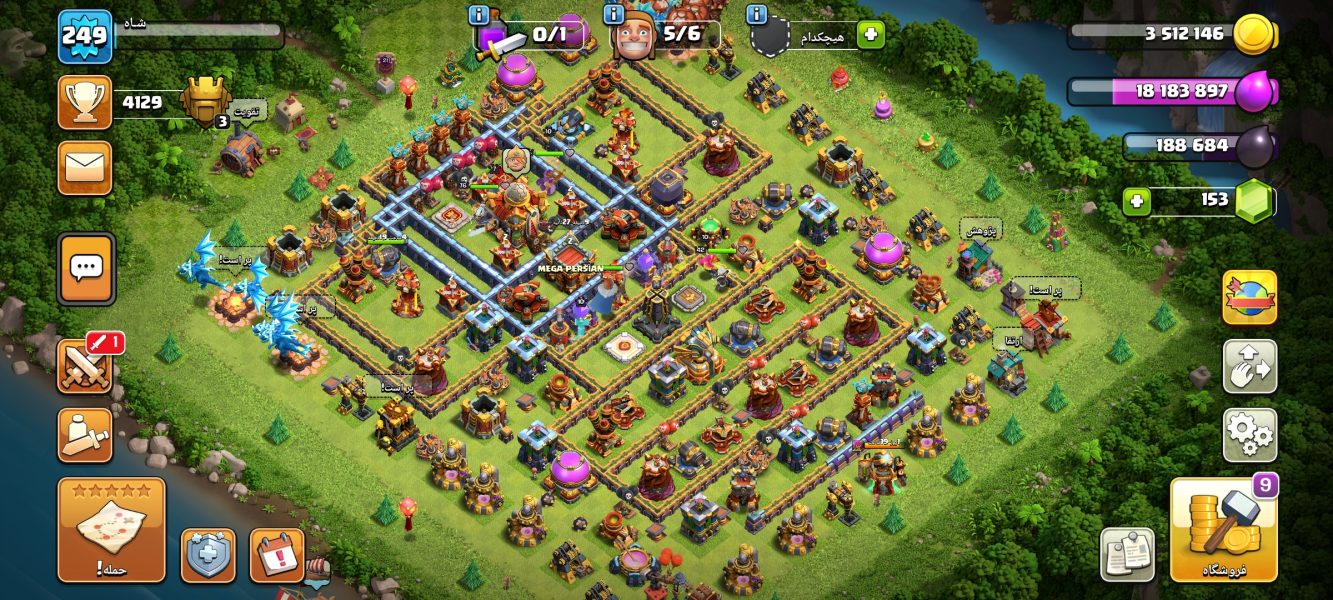Show info for the empty shield status

pos(756,15)
